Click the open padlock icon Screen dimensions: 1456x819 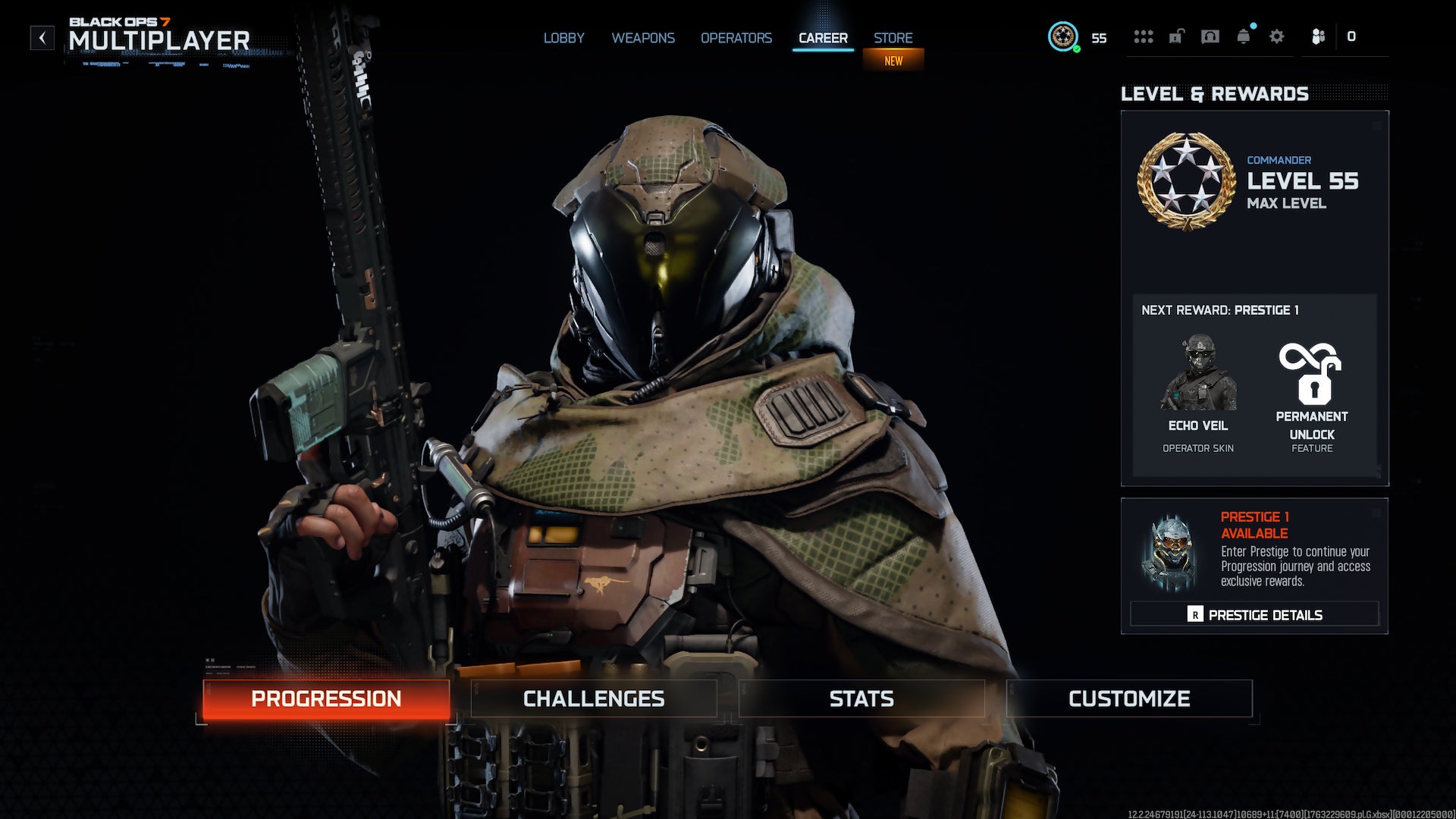[1176, 36]
